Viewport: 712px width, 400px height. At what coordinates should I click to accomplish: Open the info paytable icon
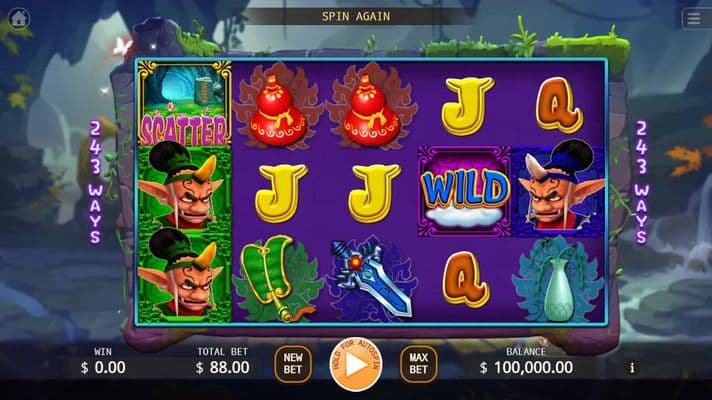click(631, 368)
